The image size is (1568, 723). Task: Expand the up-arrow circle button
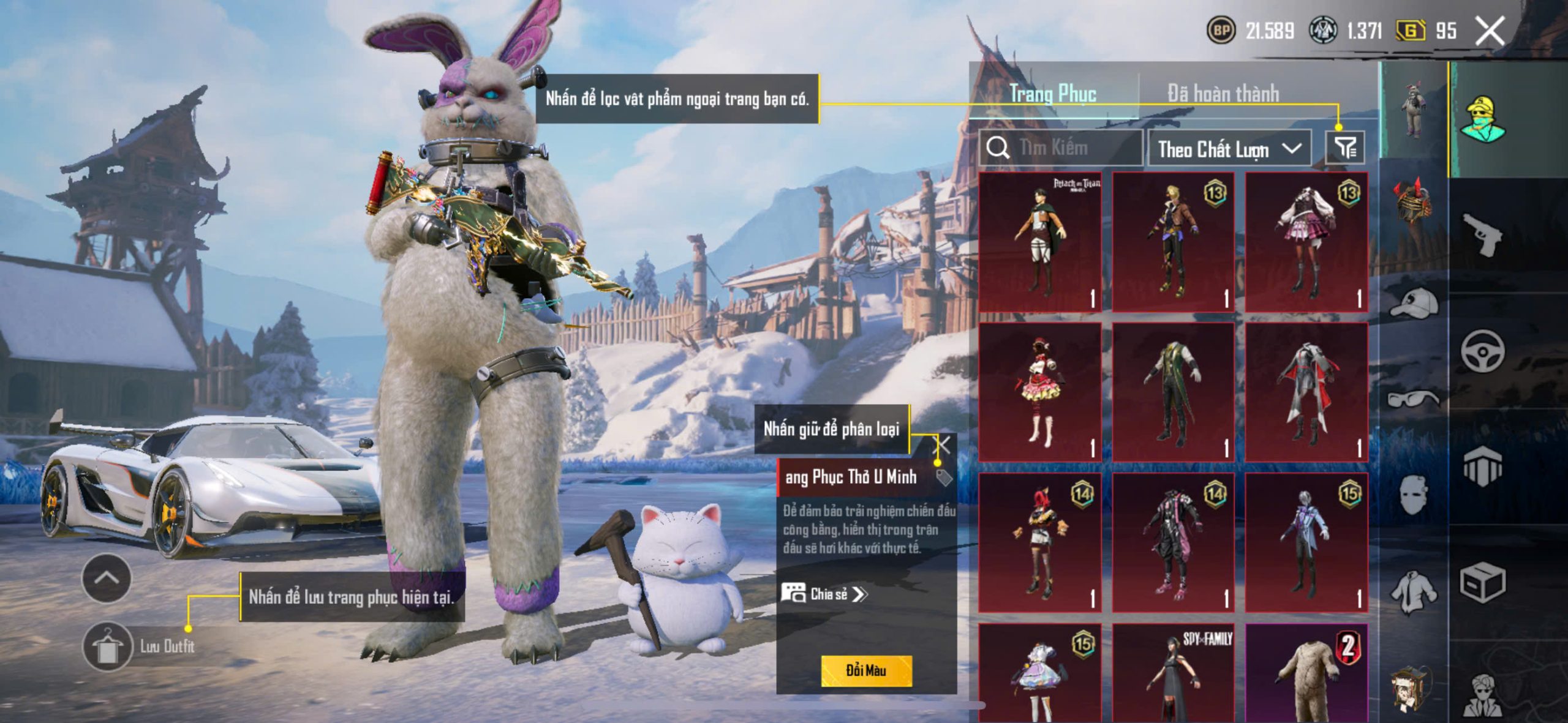107,578
